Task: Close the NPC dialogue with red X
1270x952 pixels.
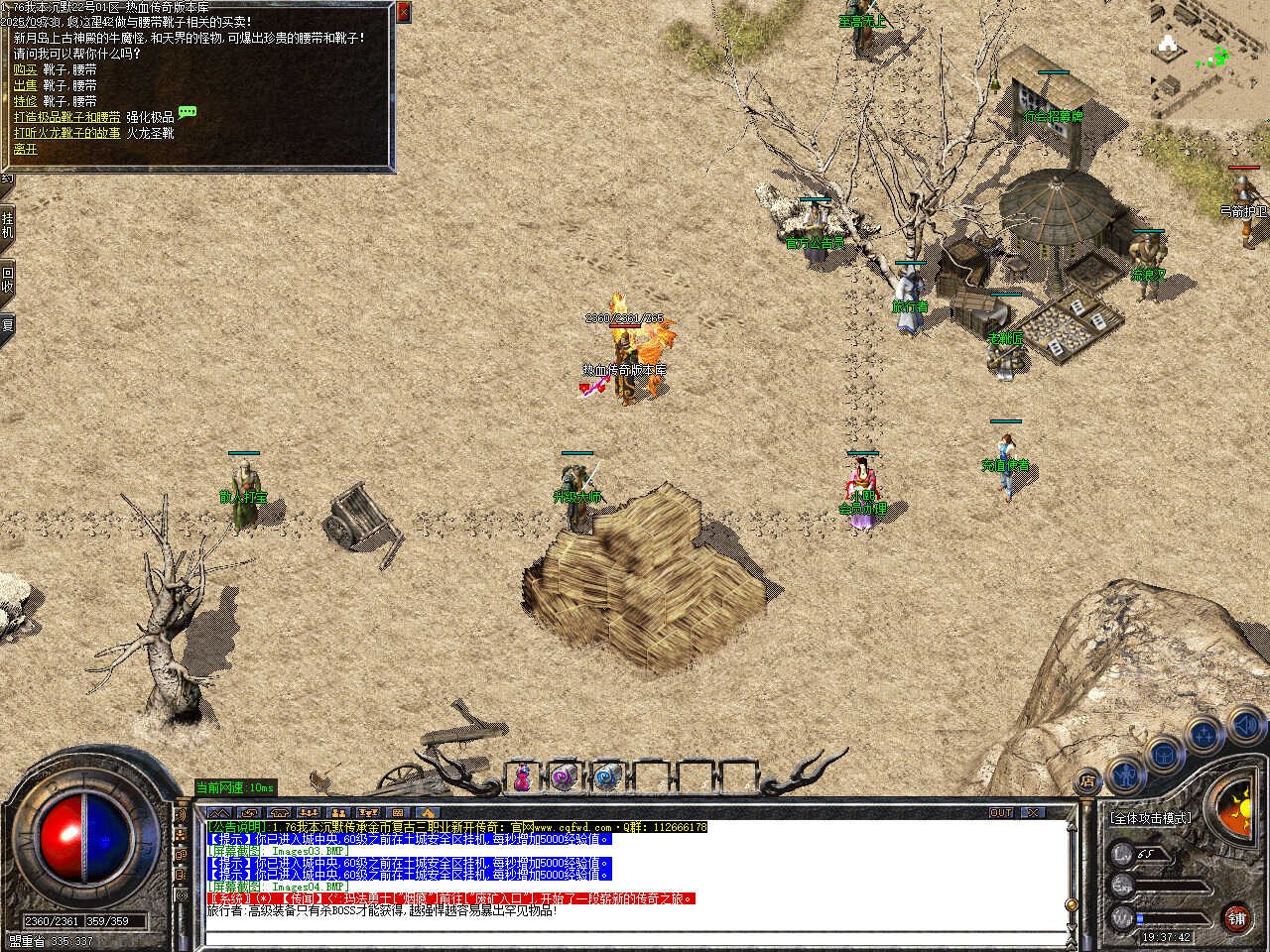Action: pos(403,12)
